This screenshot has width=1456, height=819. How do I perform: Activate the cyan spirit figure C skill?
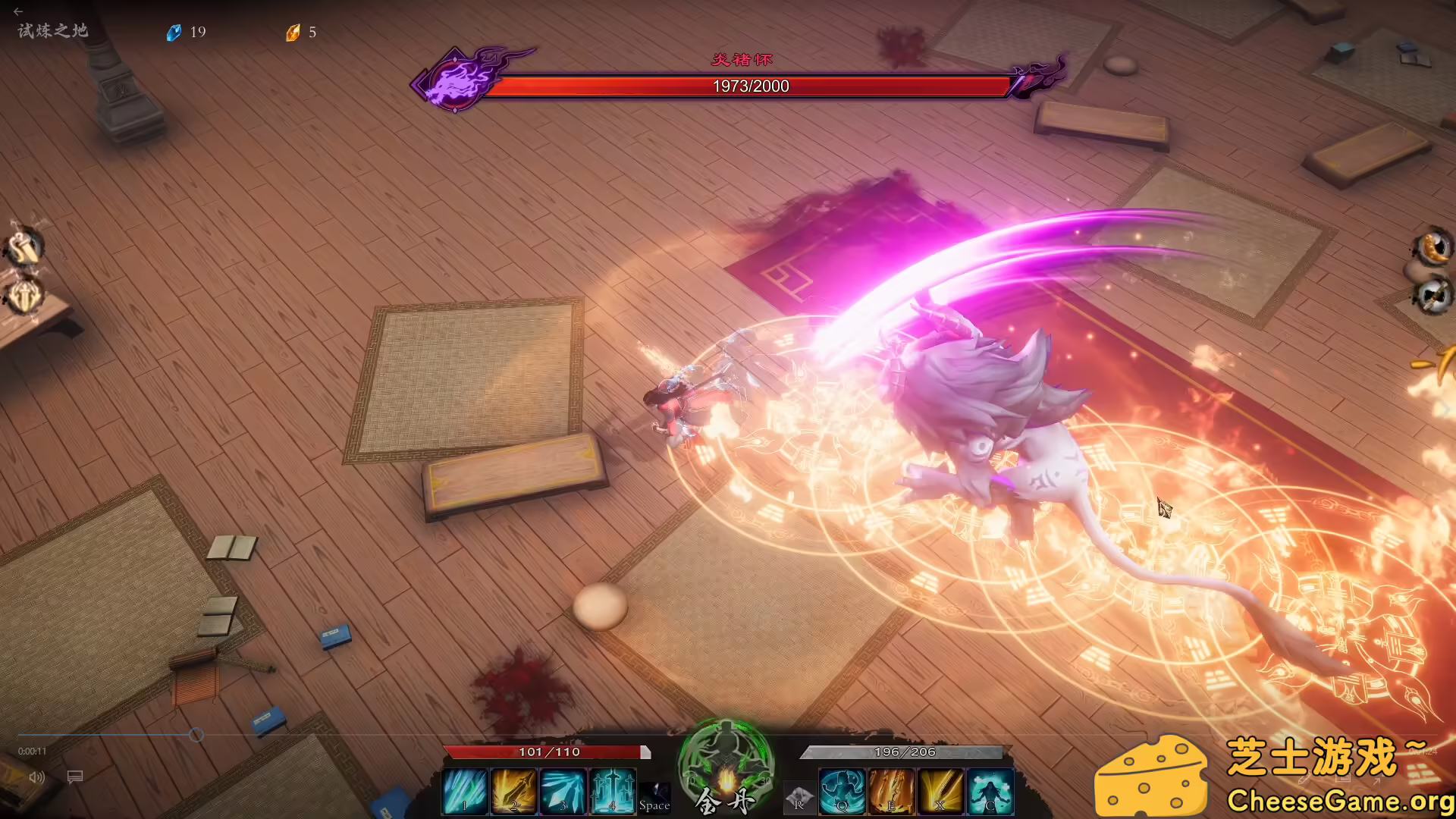[990, 792]
